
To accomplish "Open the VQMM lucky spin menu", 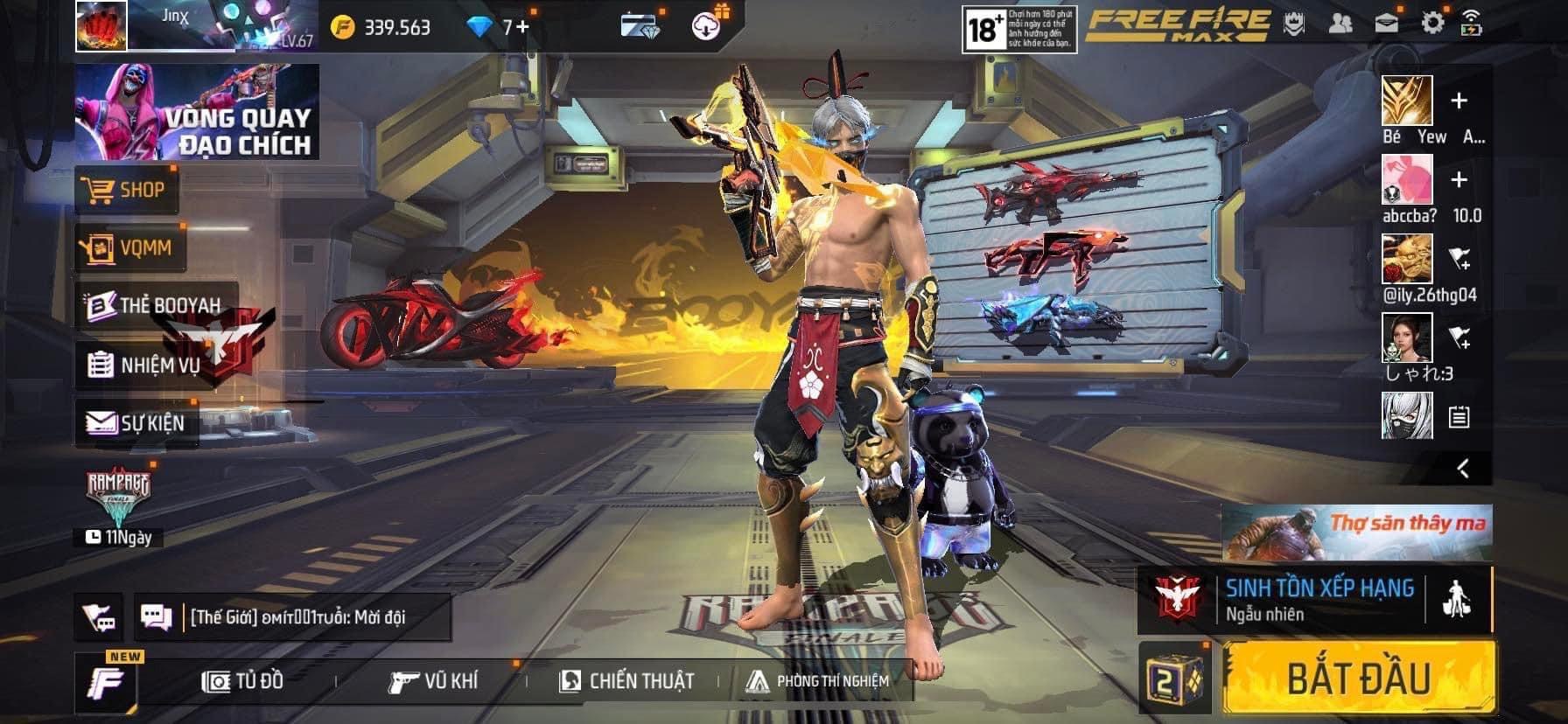I will click(x=130, y=248).
